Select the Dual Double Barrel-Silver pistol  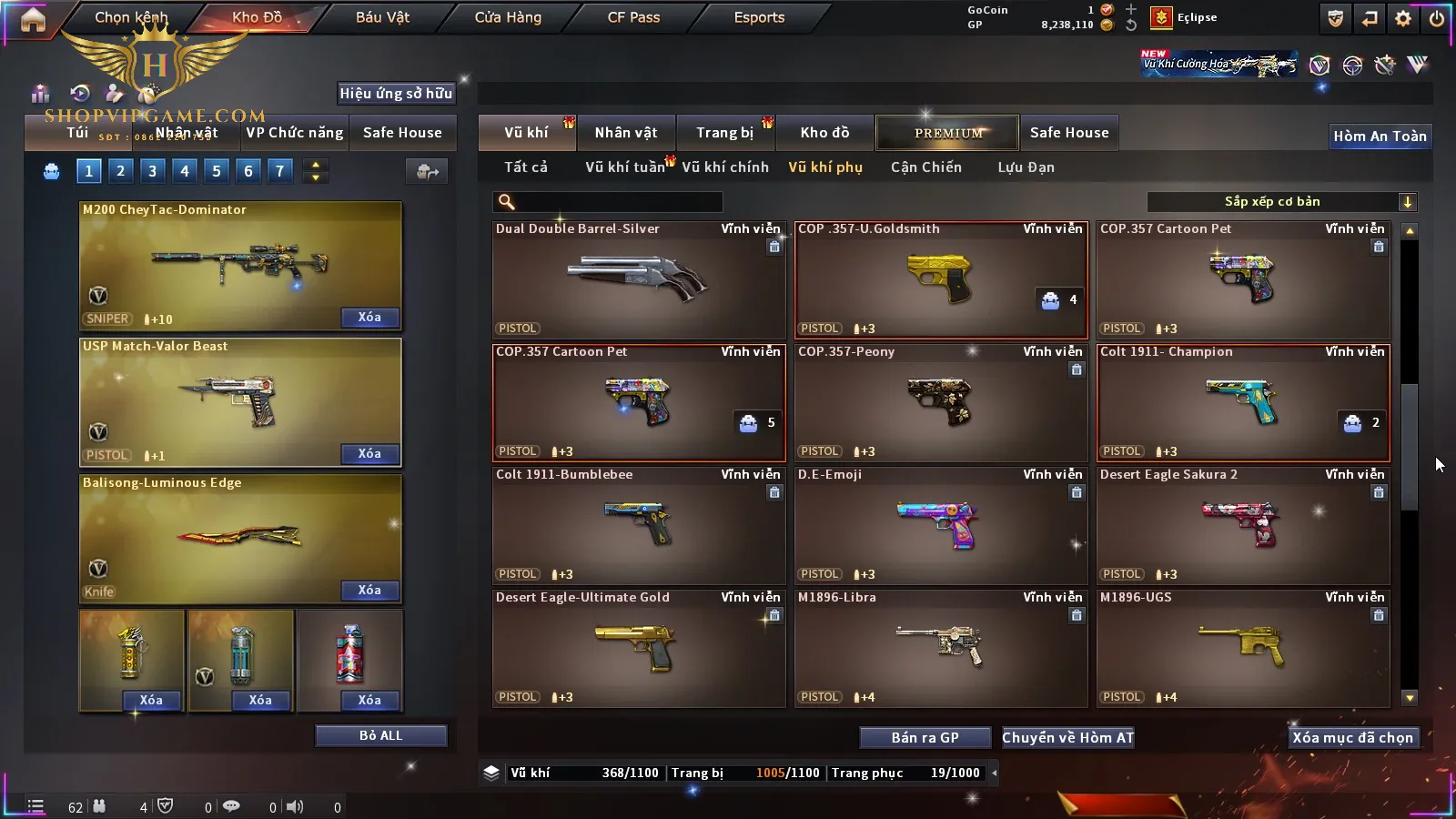[x=638, y=279]
